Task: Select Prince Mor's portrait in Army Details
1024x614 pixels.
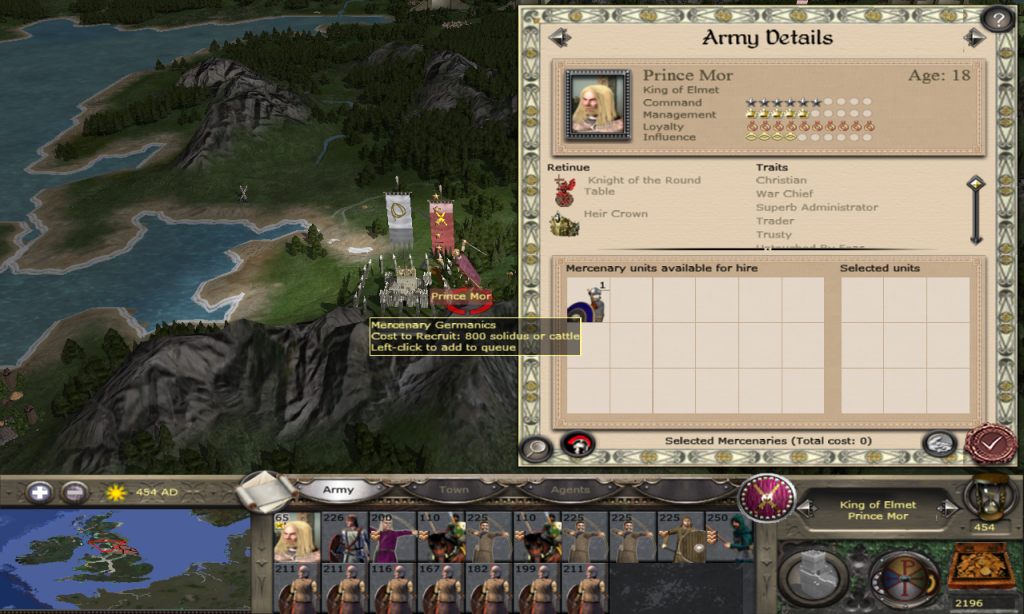Action: (x=597, y=103)
